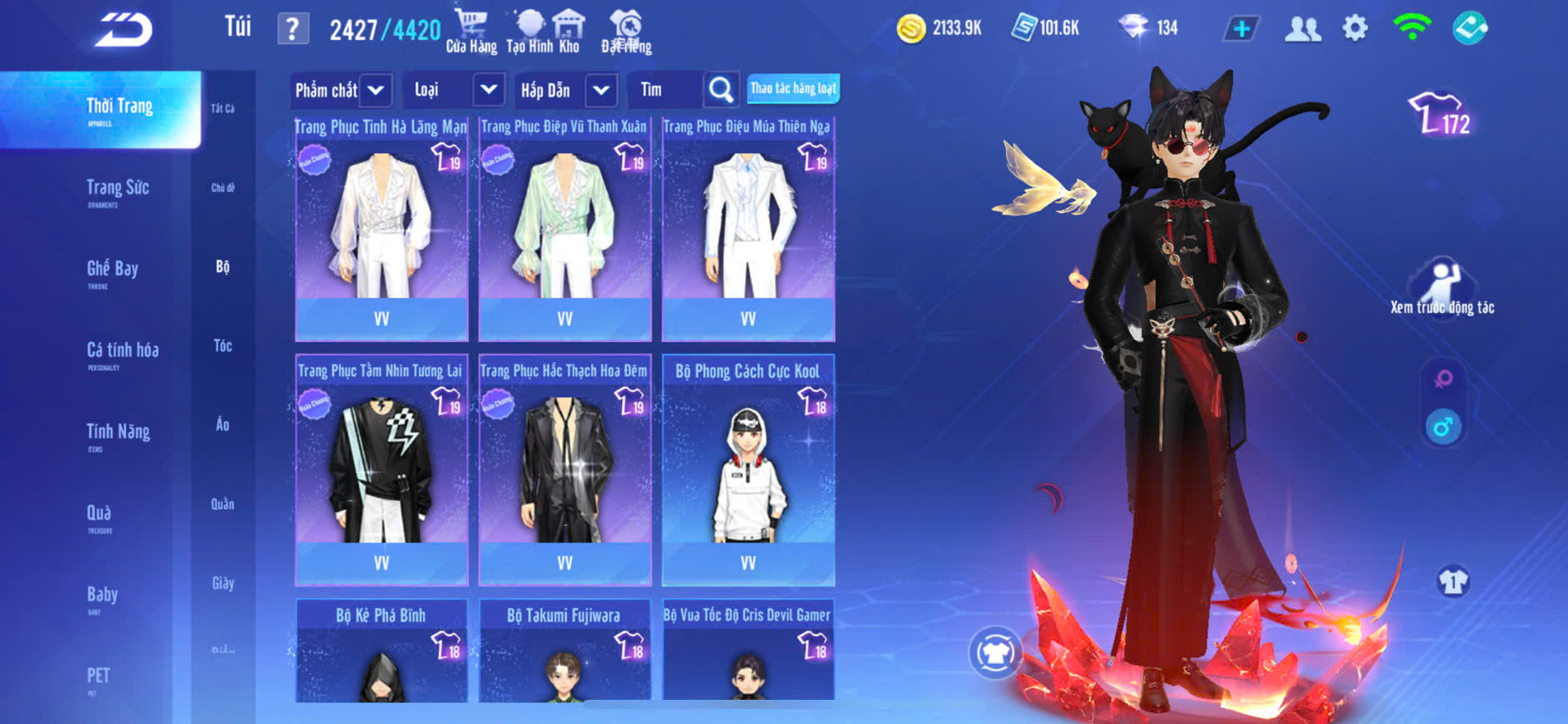Open the settings gear icon

click(x=1355, y=29)
